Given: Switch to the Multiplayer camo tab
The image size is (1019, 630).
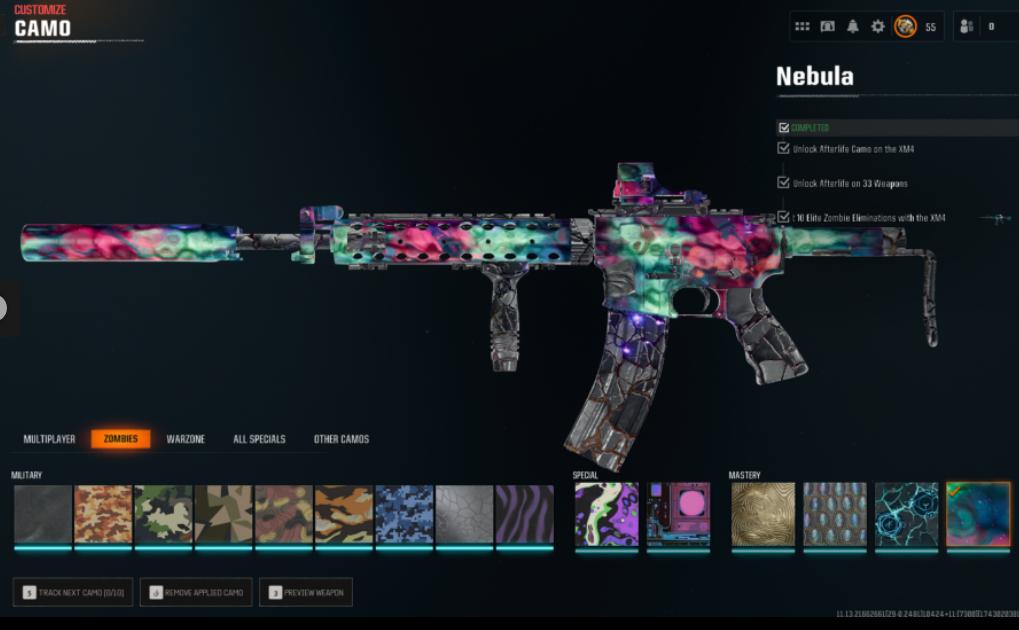Looking at the screenshot, I should (50, 439).
